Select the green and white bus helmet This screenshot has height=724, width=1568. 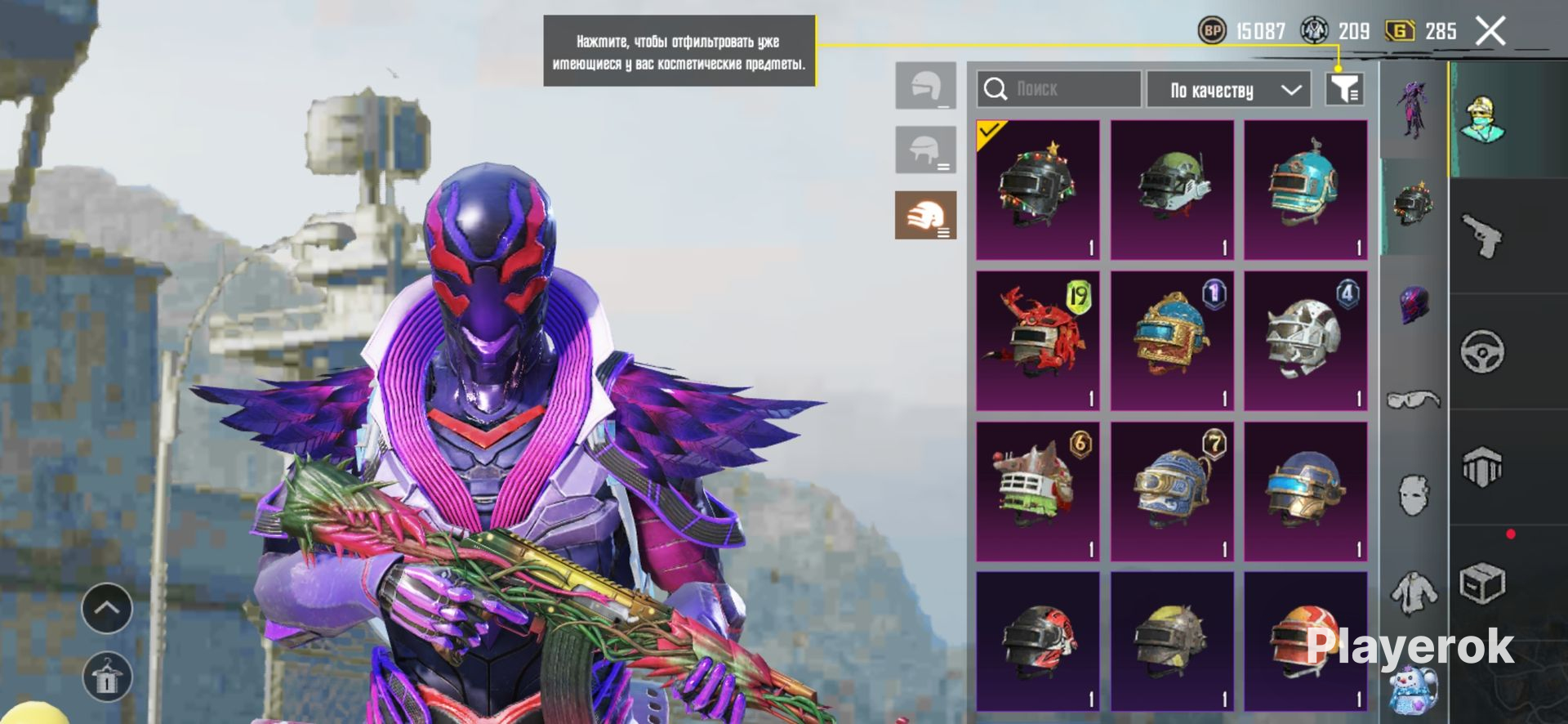(x=1038, y=491)
